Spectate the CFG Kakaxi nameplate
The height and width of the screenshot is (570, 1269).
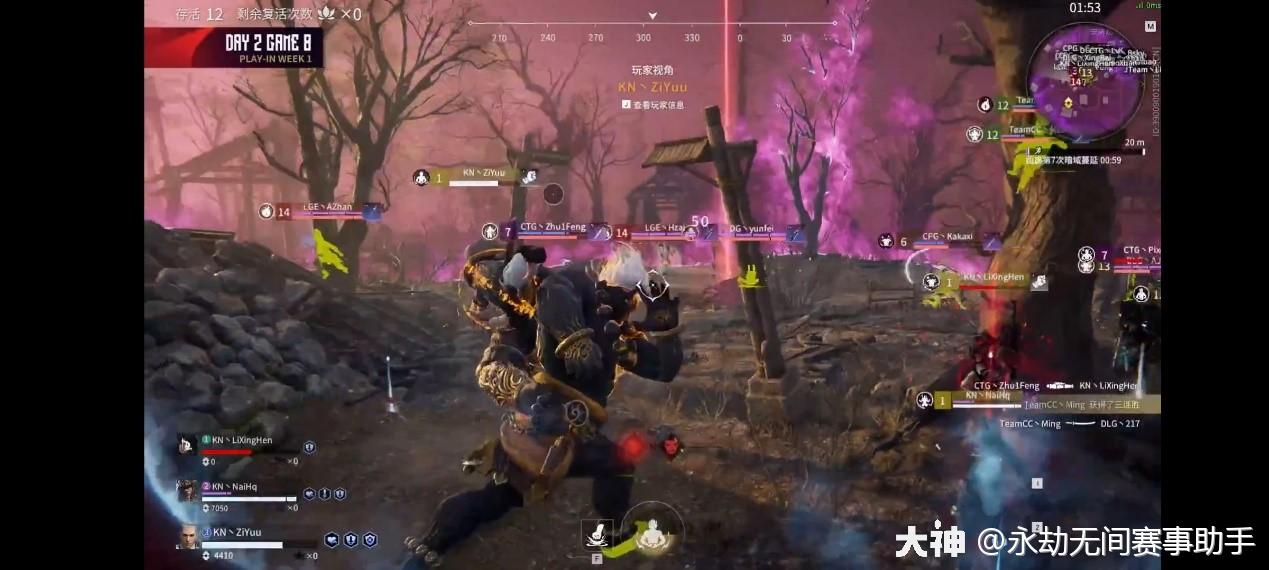pos(946,238)
